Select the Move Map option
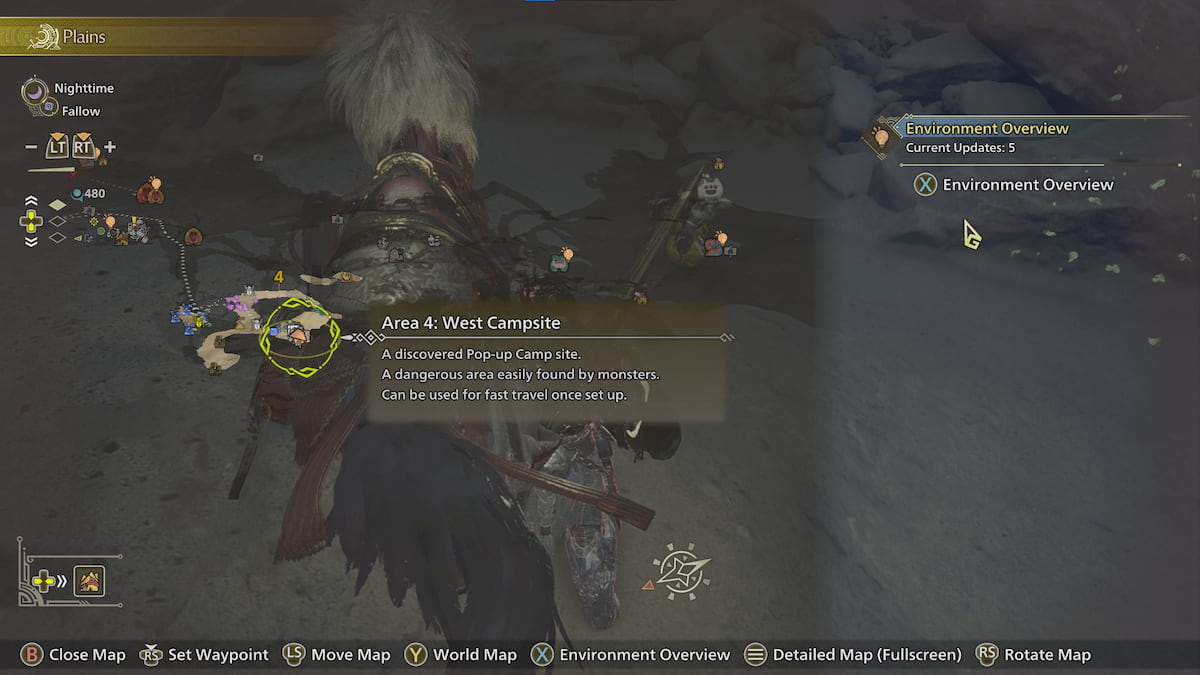Screen dimensions: 1200x675 [337, 655]
